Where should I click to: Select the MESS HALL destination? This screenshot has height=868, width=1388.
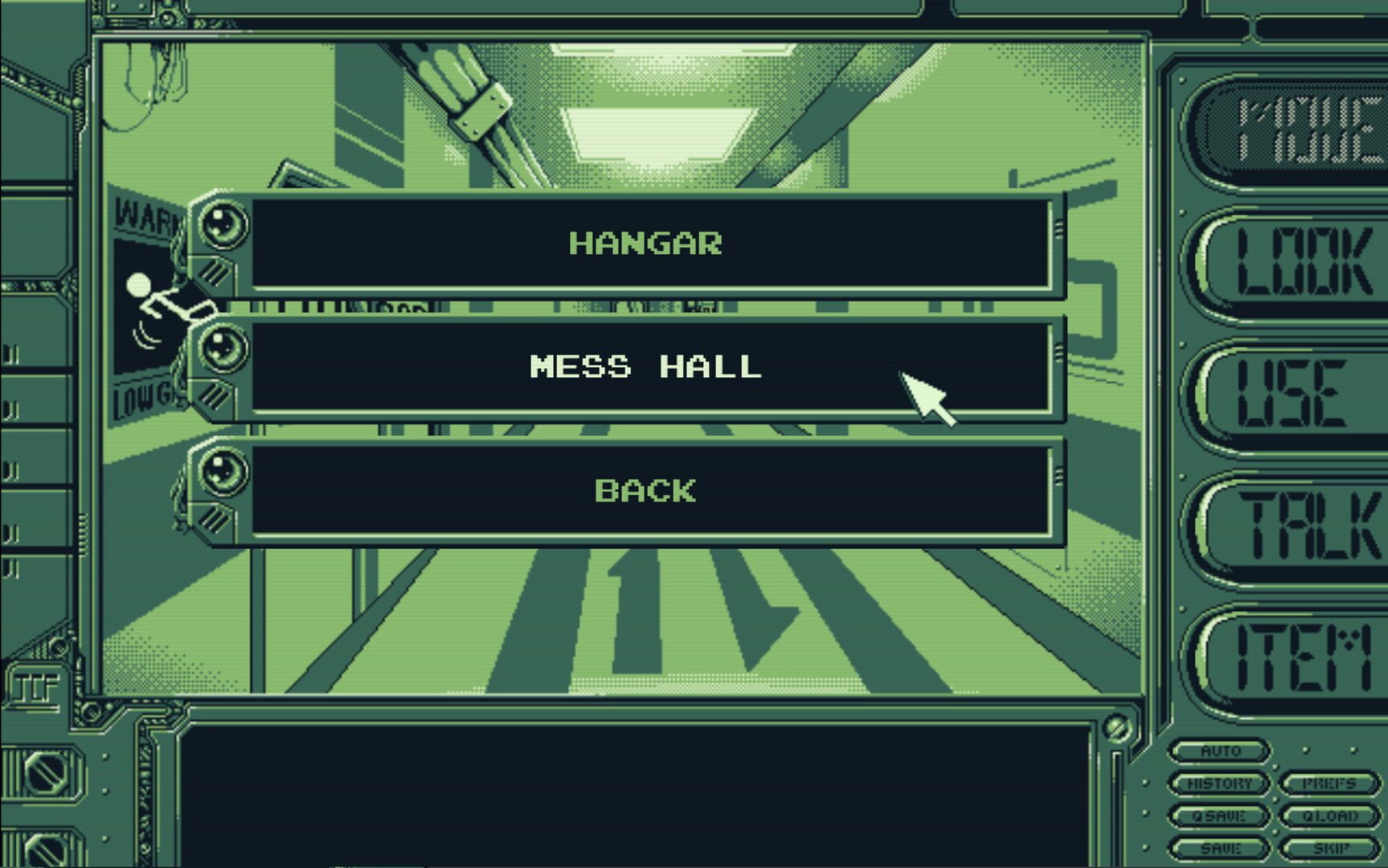click(x=649, y=367)
